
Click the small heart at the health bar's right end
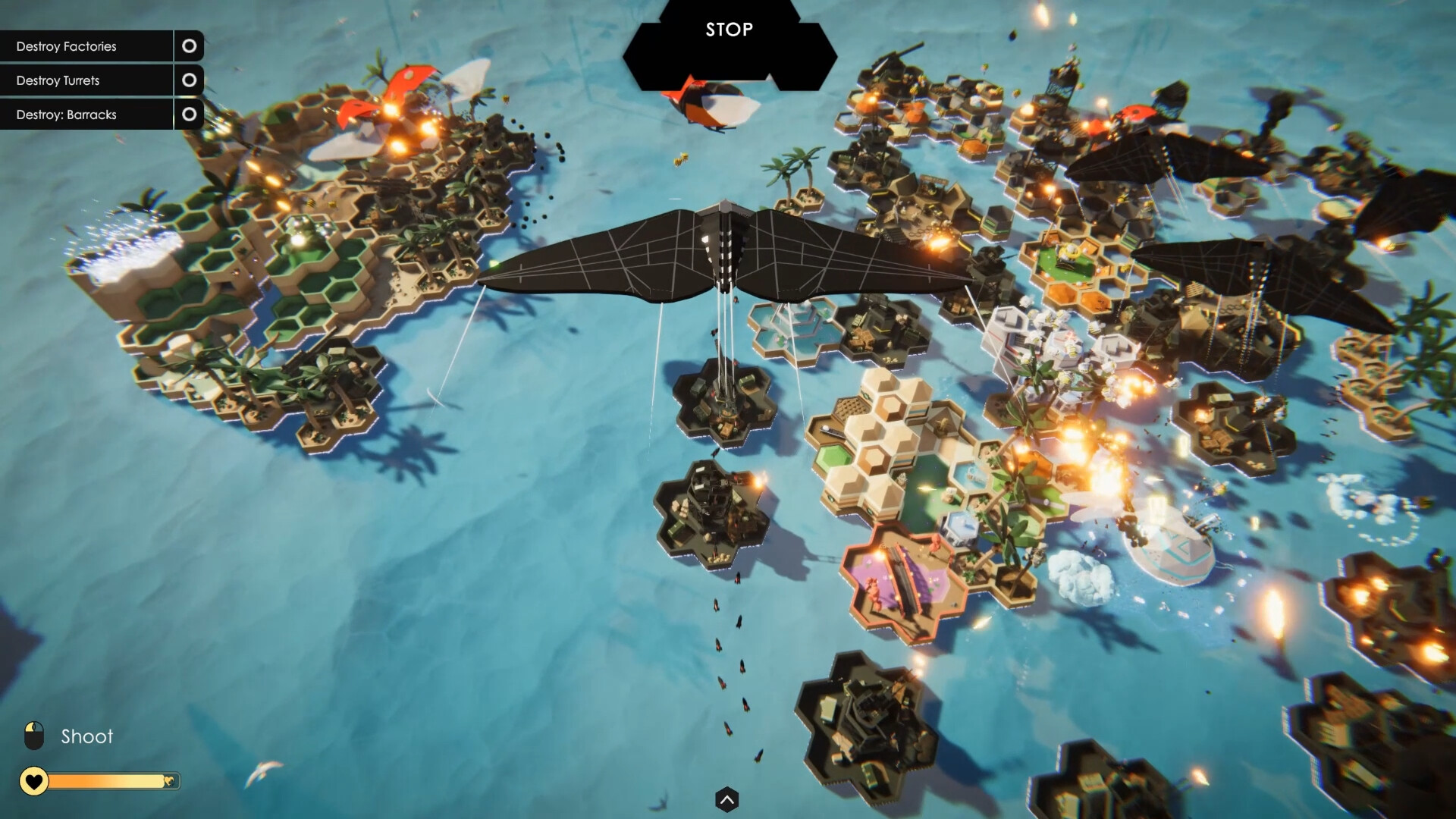pos(168,781)
